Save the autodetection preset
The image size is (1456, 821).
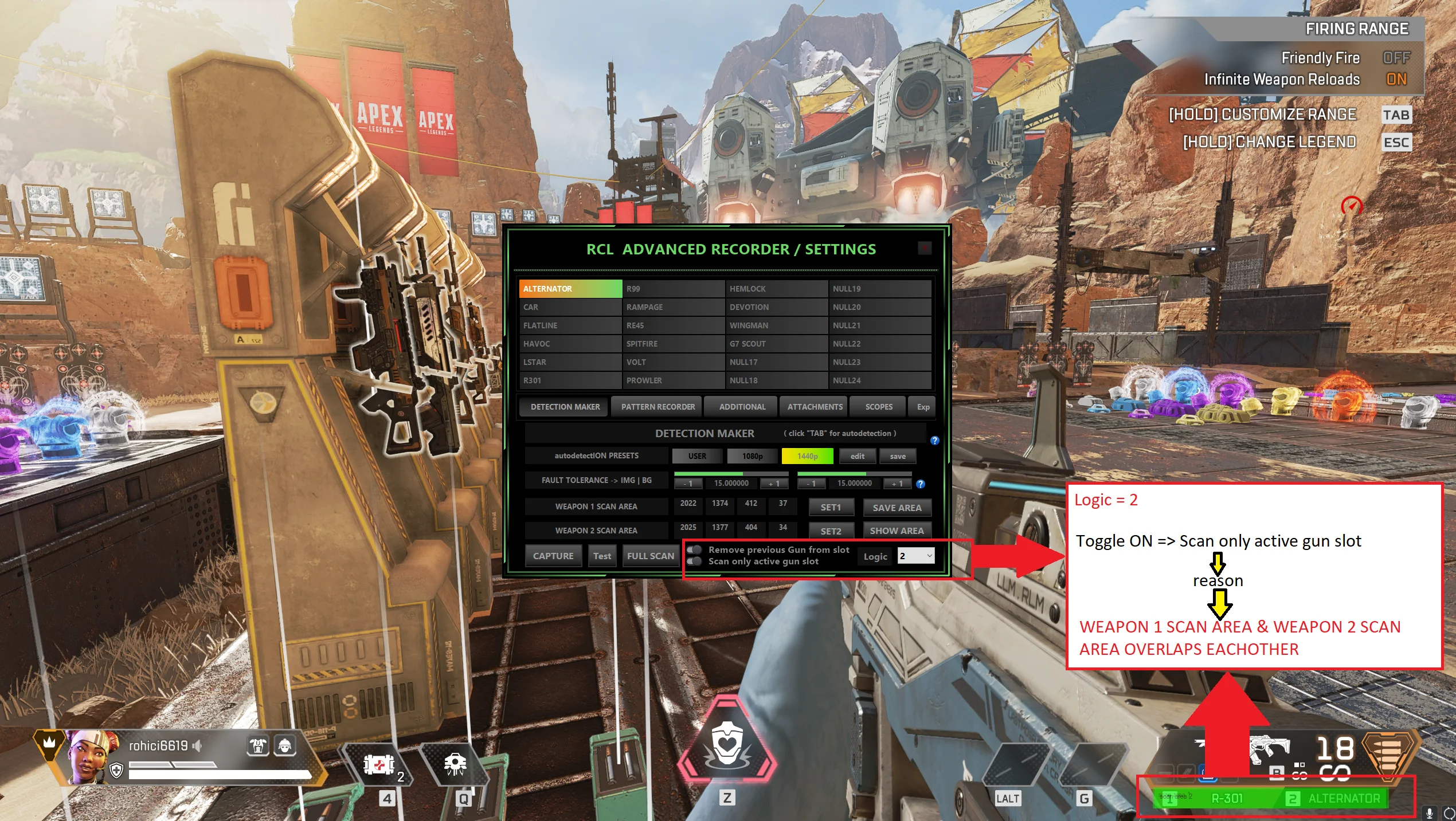click(x=897, y=456)
